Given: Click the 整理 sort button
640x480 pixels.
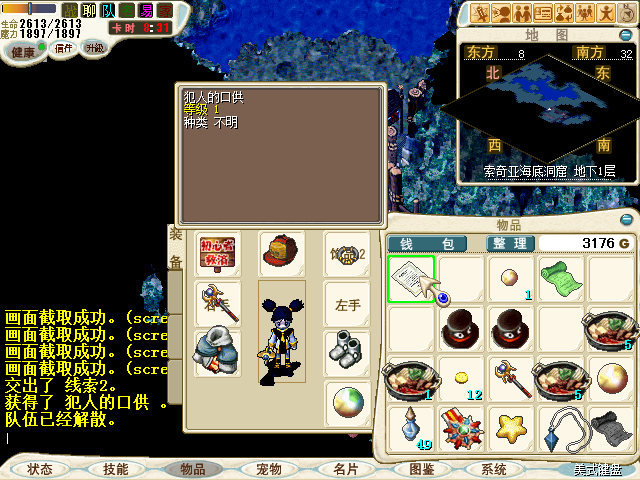Looking at the screenshot, I should click(510, 244).
